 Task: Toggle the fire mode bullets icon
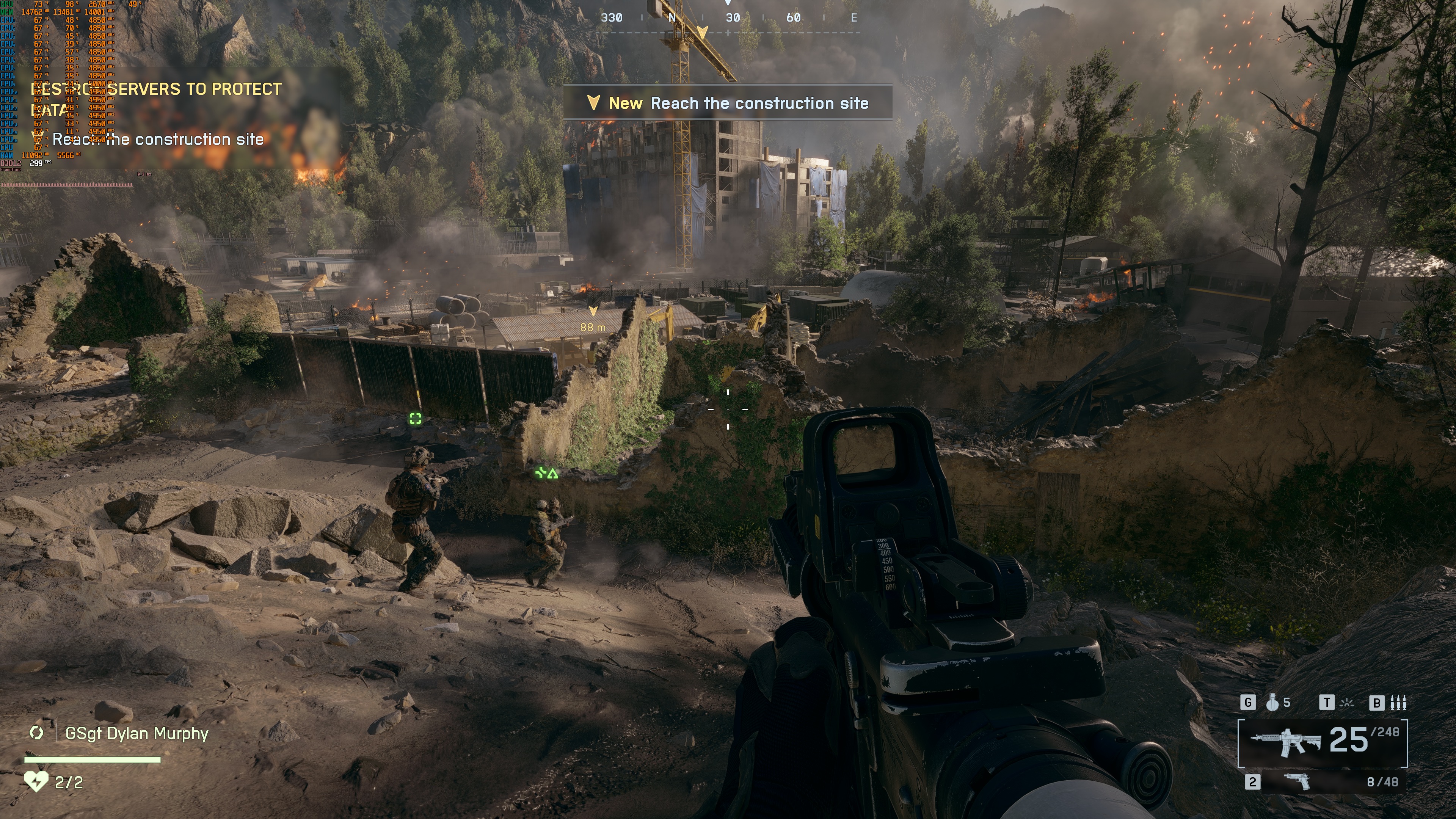pos(1398,703)
